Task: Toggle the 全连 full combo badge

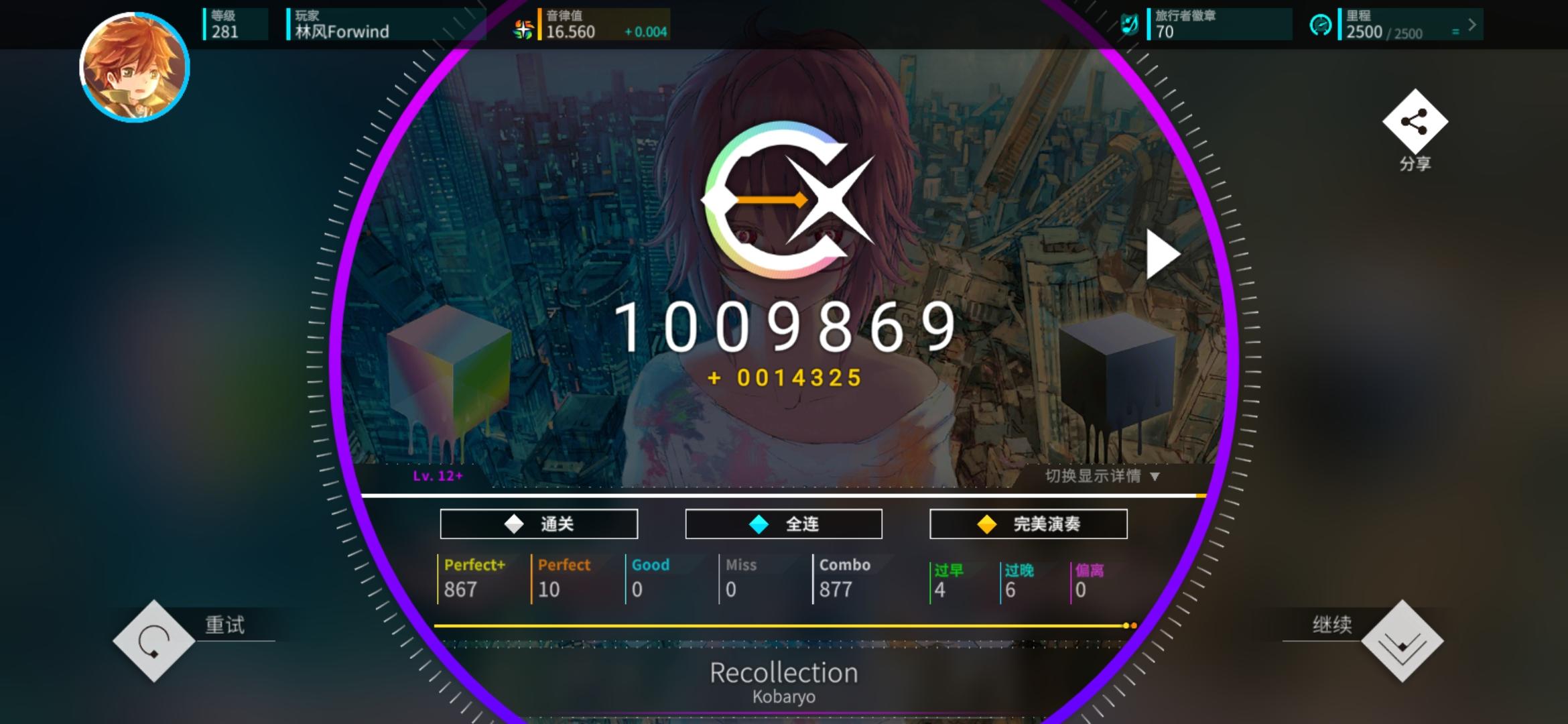Action: [x=783, y=524]
